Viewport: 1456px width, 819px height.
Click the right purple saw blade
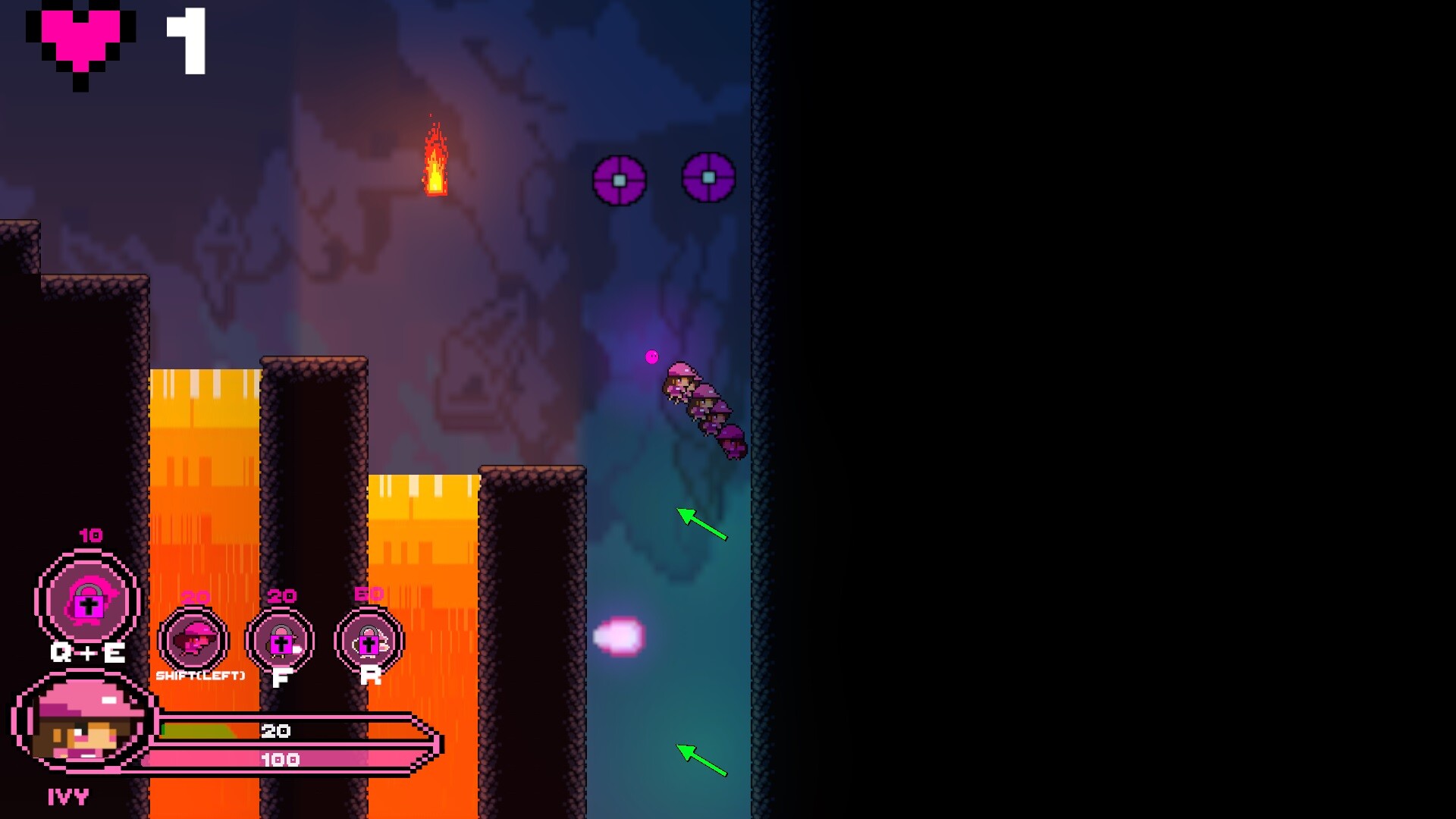[707, 177]
